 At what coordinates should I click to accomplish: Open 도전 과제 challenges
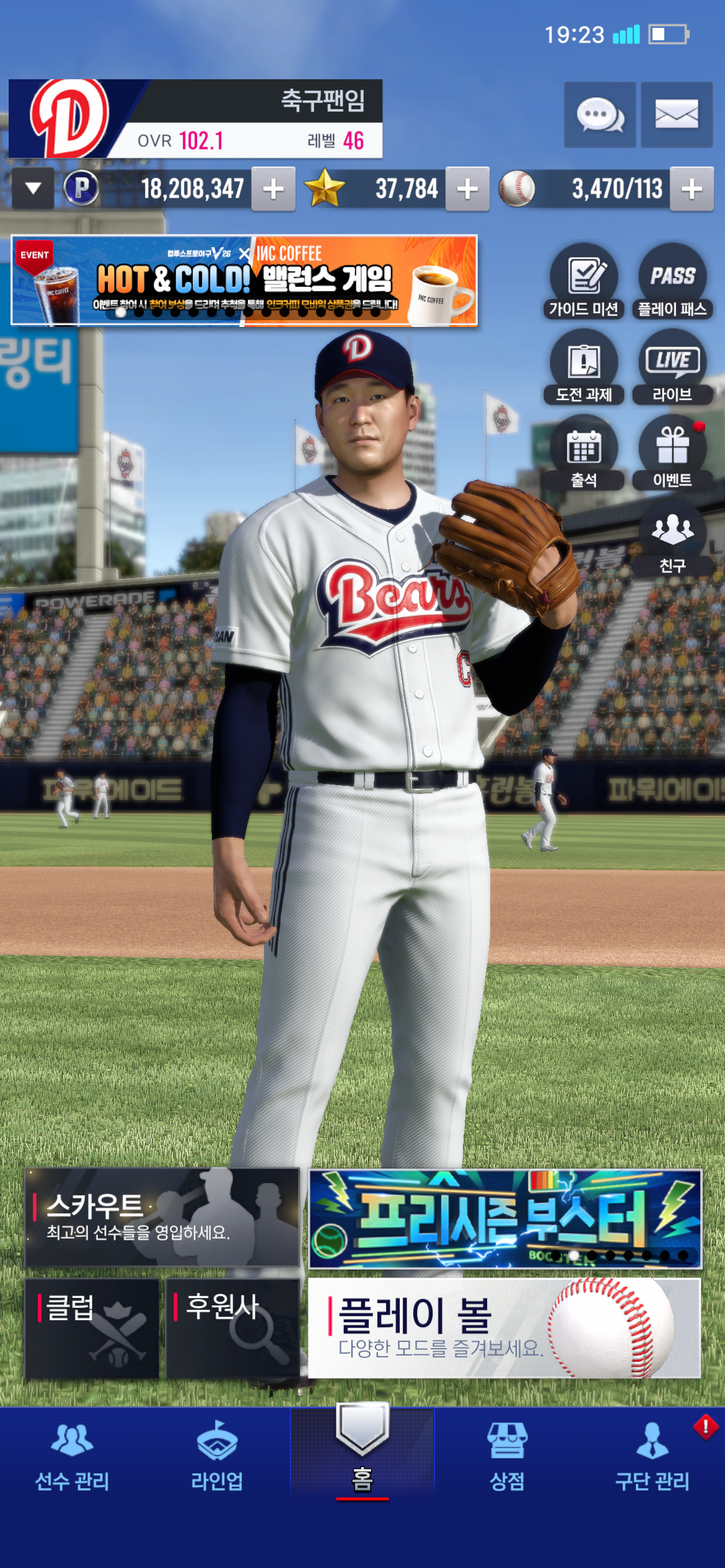(x=584, y=368)
